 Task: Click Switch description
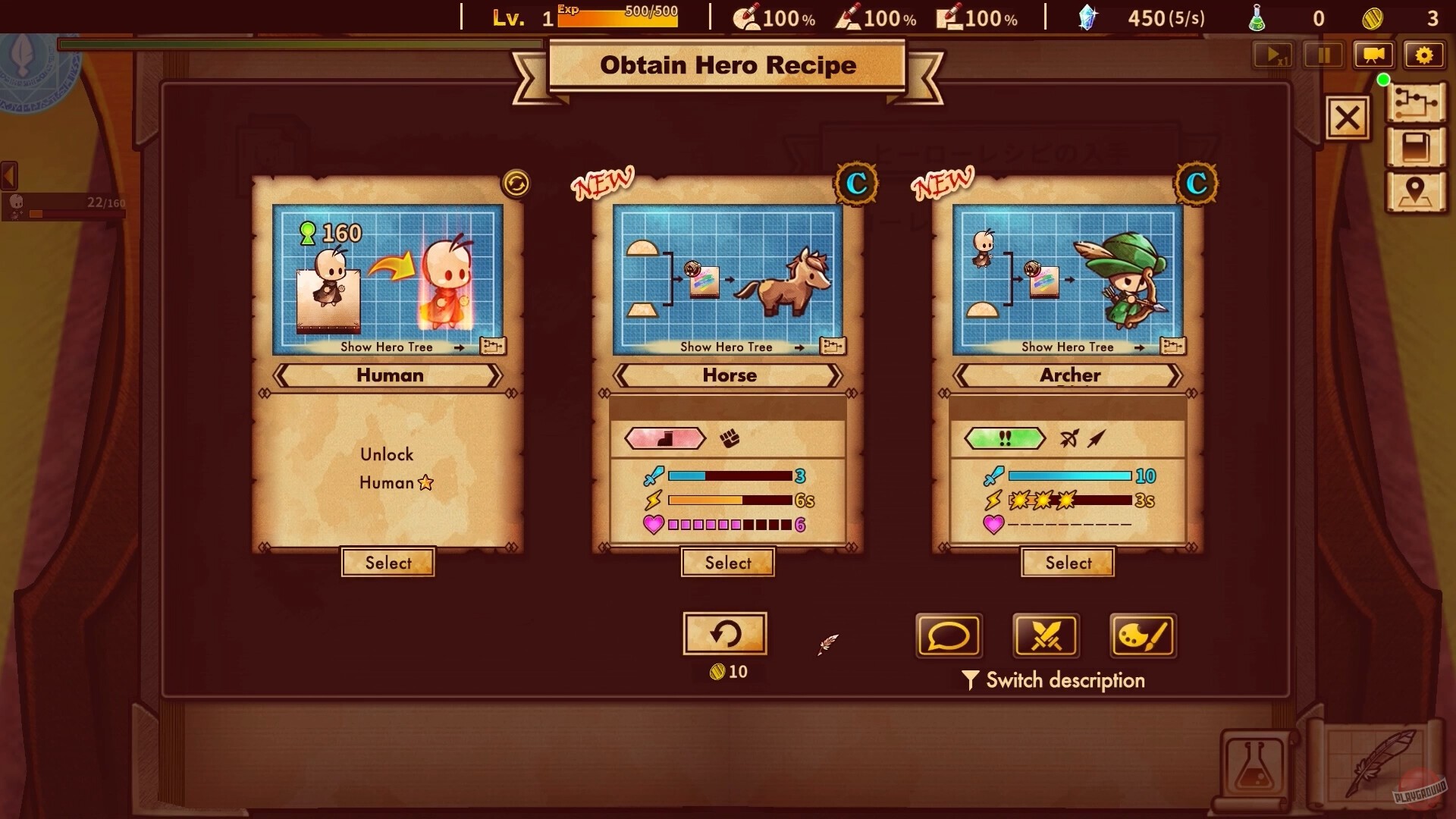pos(1054,679)
